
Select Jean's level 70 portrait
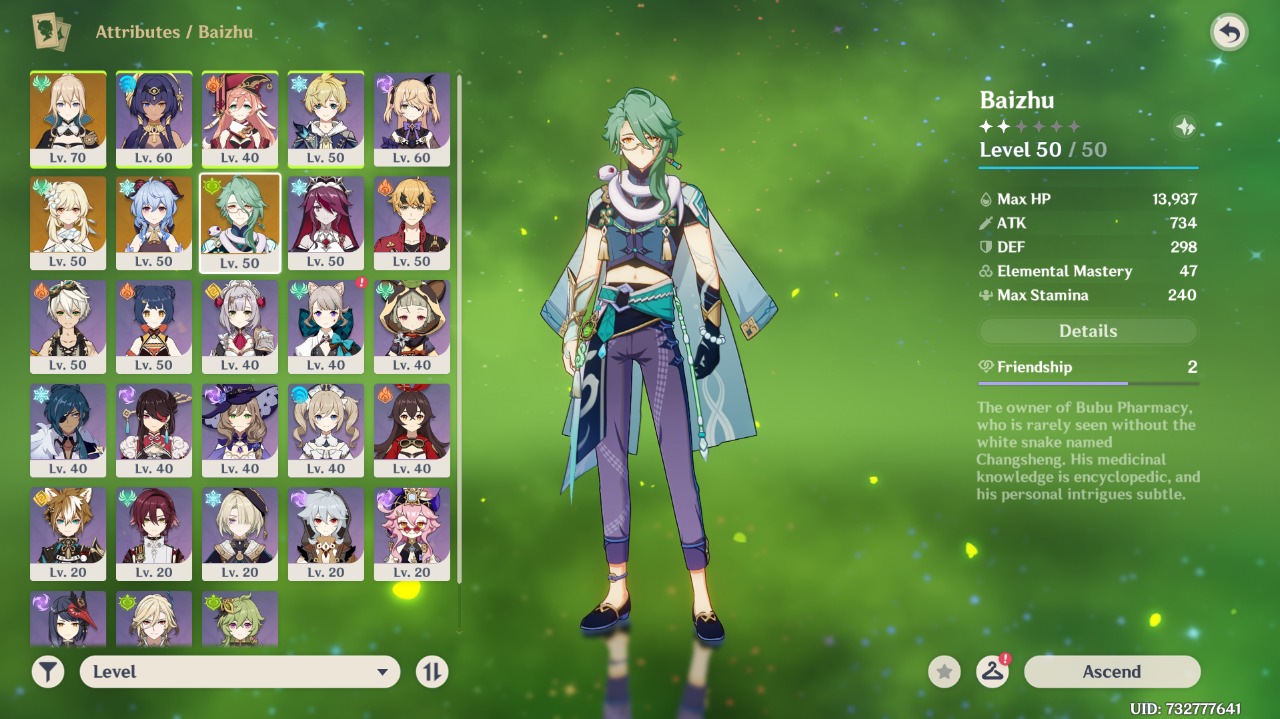tap(68, 118)
